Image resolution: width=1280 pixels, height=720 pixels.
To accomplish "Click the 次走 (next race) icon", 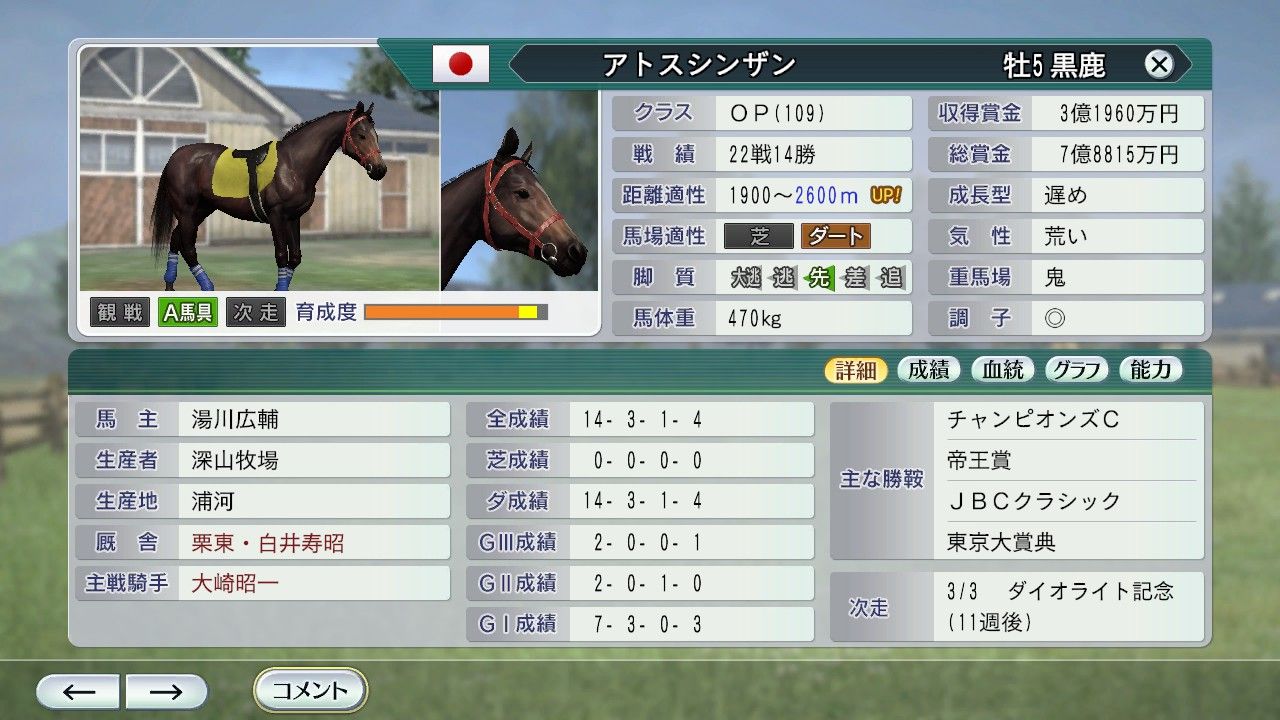I will coord(254,311).
